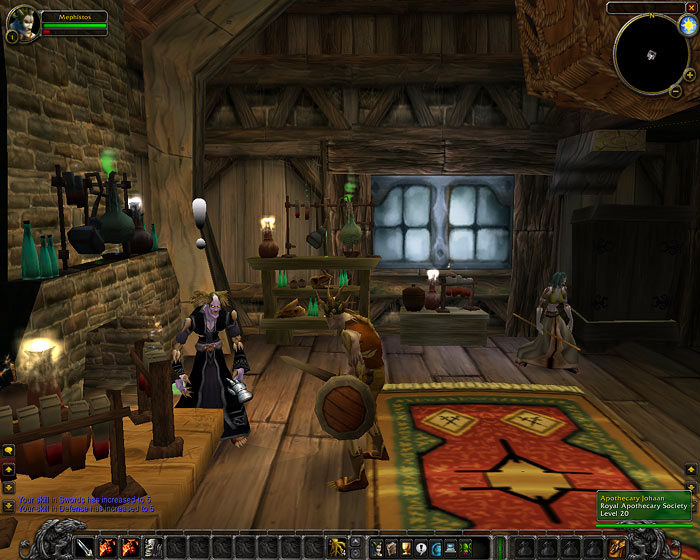This screenshot has width=700, height=560.
Task: Open the blue swirl menu icon
Action: click(437, 547)
